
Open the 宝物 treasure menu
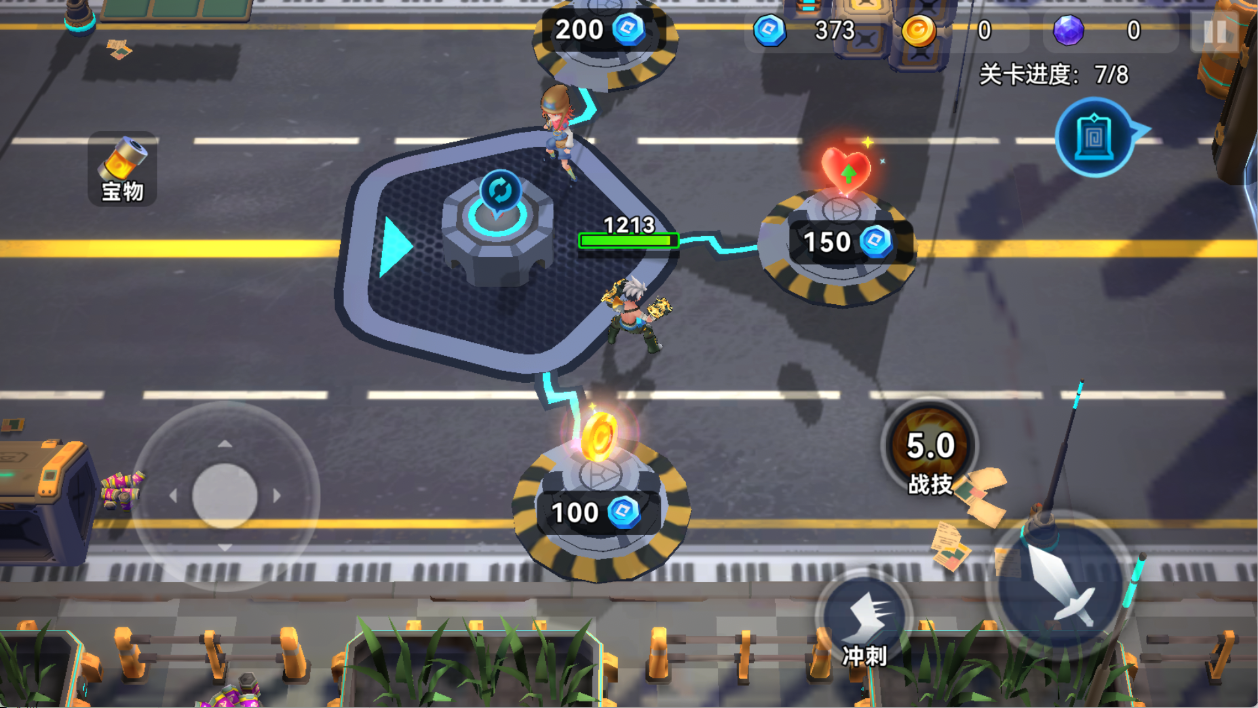[x=123, y=168]
